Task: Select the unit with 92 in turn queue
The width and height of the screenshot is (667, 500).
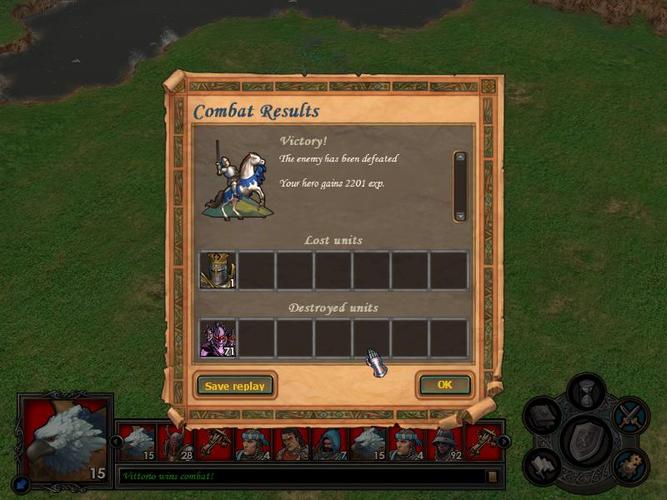Action: coord(446,443)
